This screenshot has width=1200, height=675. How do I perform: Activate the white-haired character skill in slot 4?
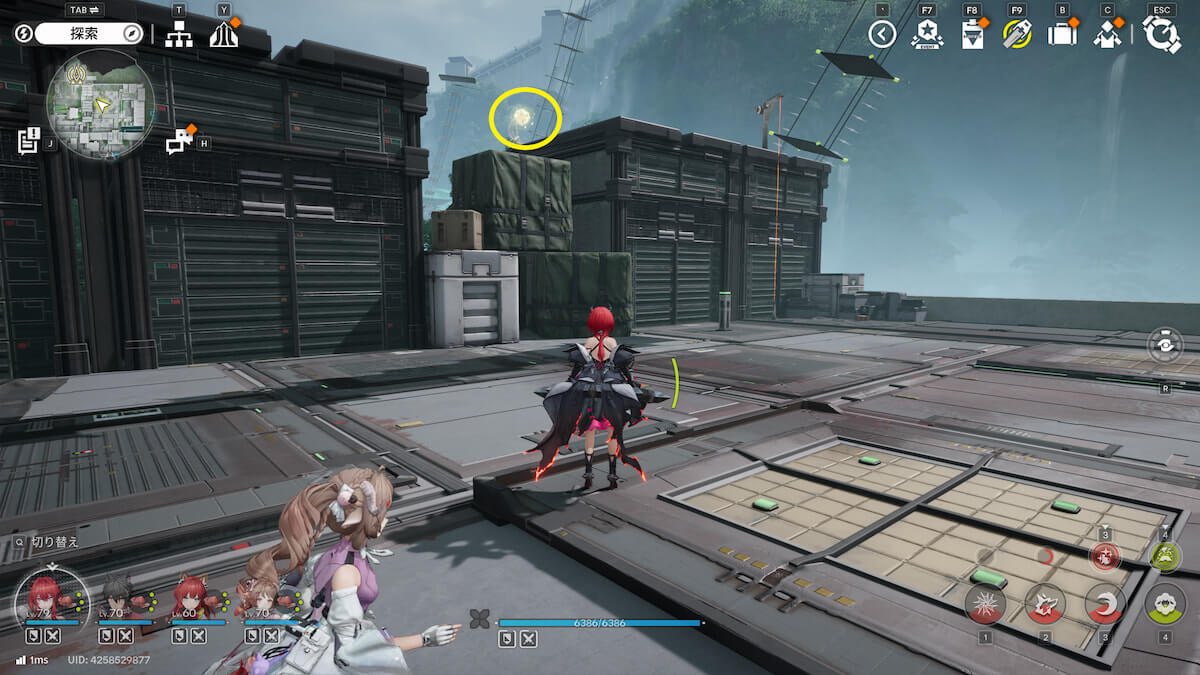[1165, 603]
